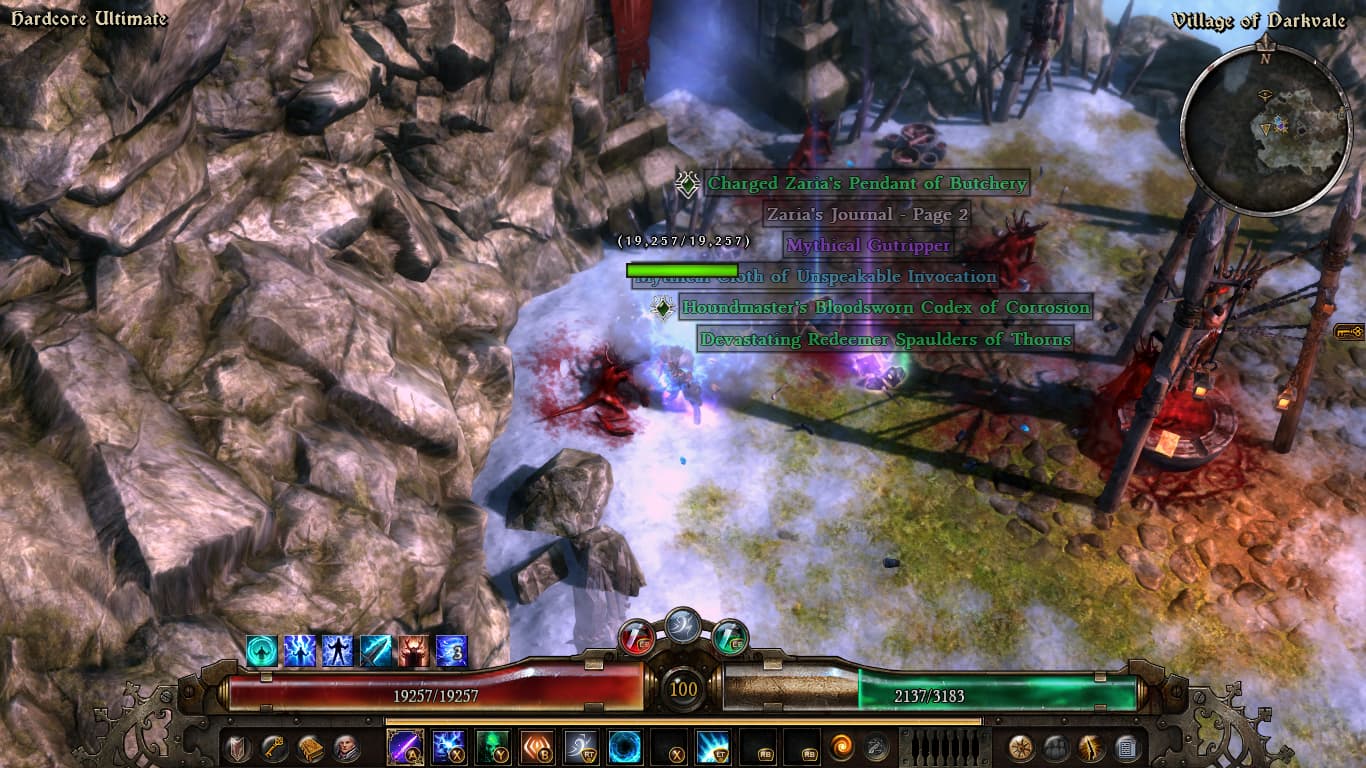Pick up Charged Zaria's Pendant of Butchery label

(x=867, y=184)
